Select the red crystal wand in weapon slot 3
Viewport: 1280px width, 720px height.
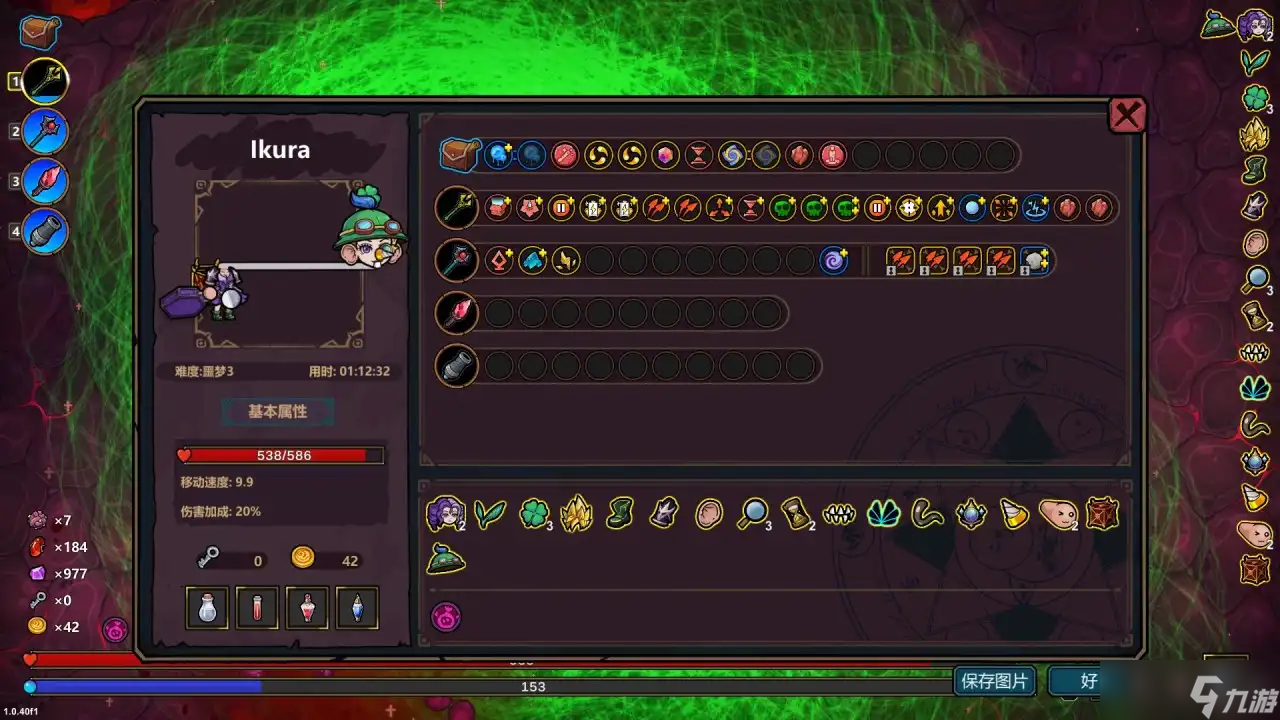[x=45, y=182]
